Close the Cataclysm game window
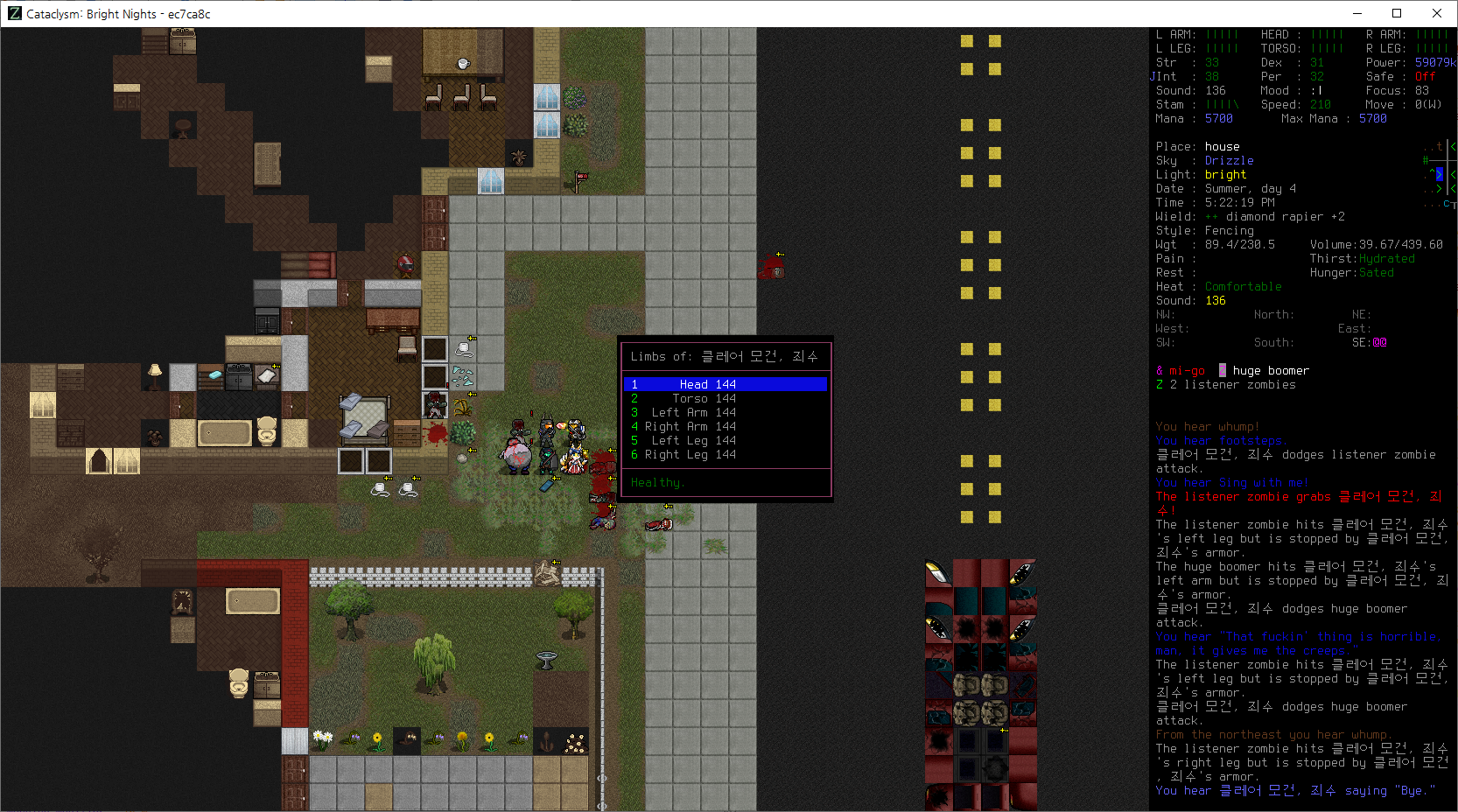The width and height of the screenshot is (1458, 812). (1437, 13)
